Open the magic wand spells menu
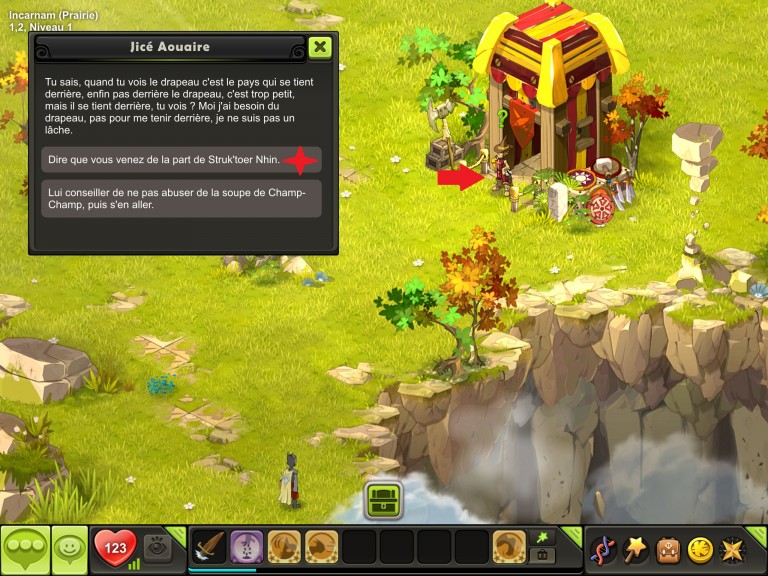This screenshot has height=576, width=768. (x=636, y=549)
